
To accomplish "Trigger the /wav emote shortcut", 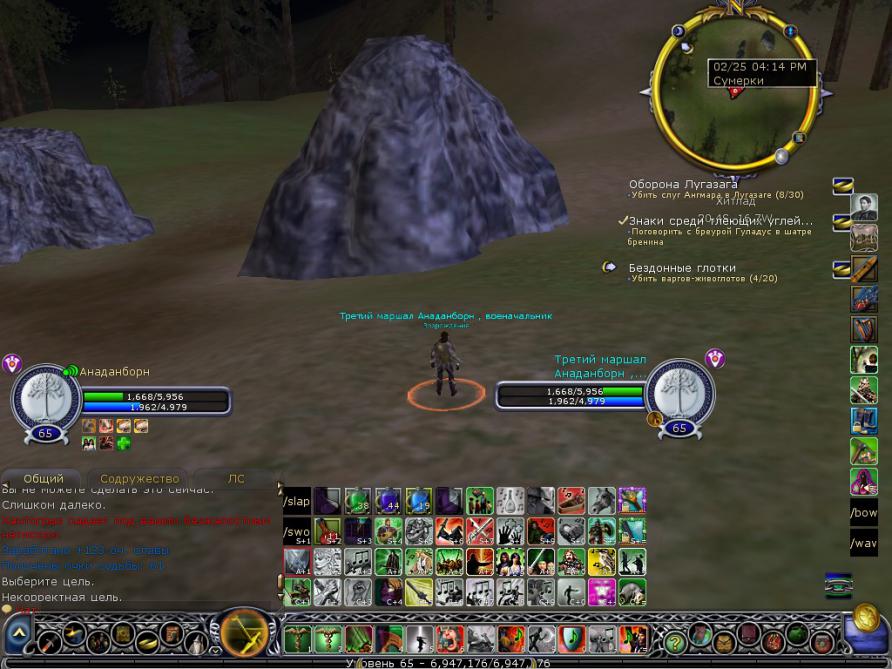I will point(863,545).
